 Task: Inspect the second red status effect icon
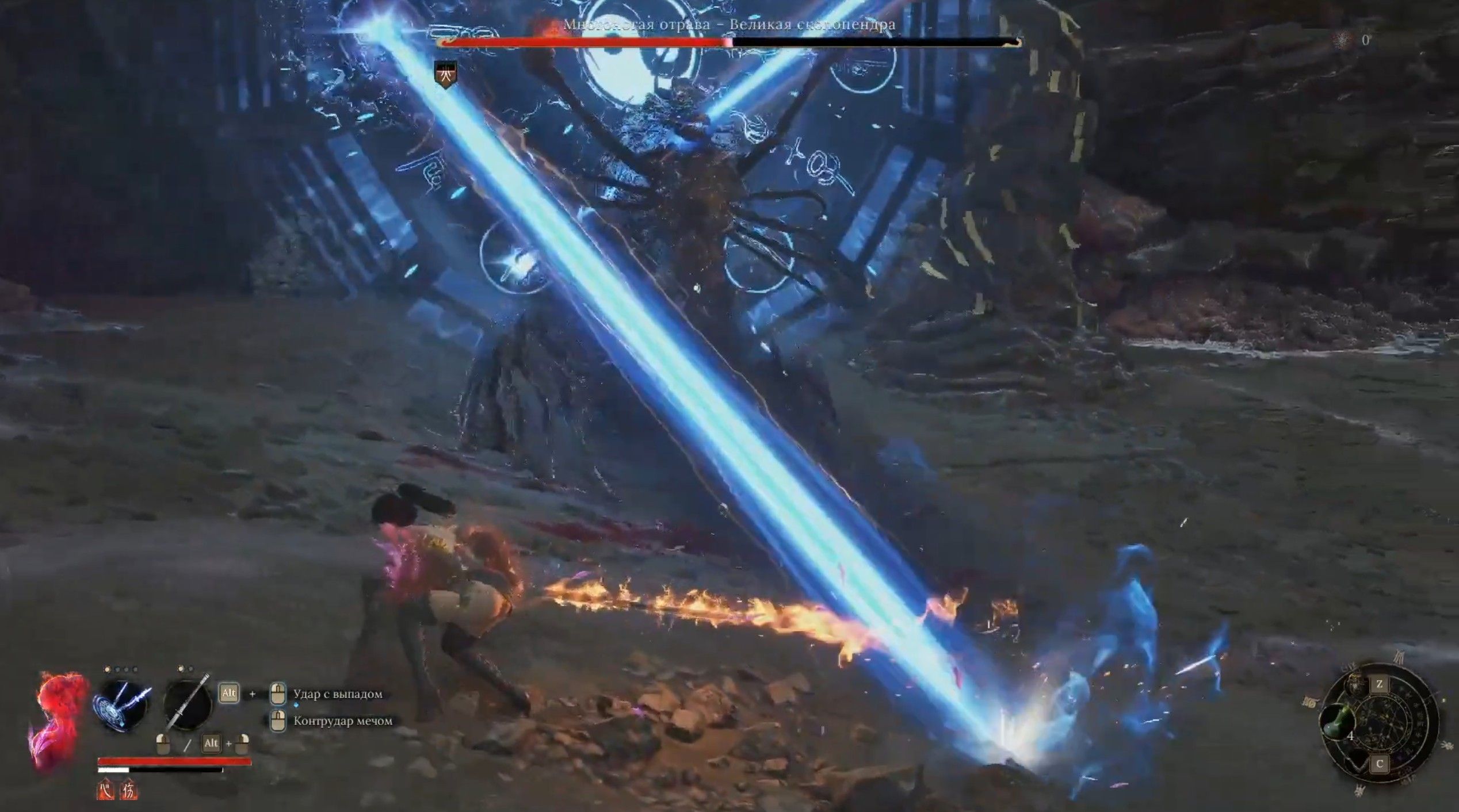click(x=129, y=791)
